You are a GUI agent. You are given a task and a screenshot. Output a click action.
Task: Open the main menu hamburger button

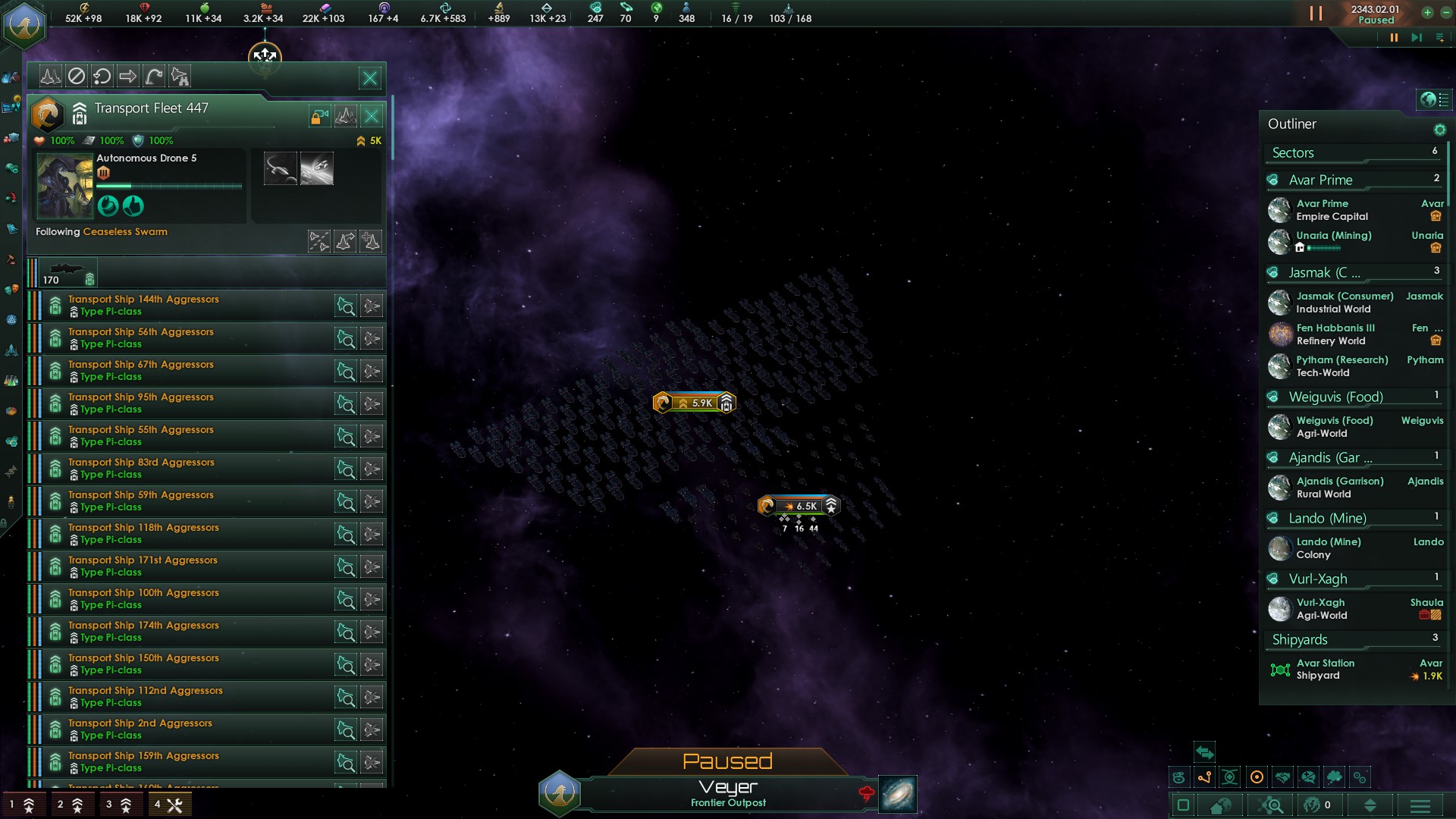point(1420,806)
